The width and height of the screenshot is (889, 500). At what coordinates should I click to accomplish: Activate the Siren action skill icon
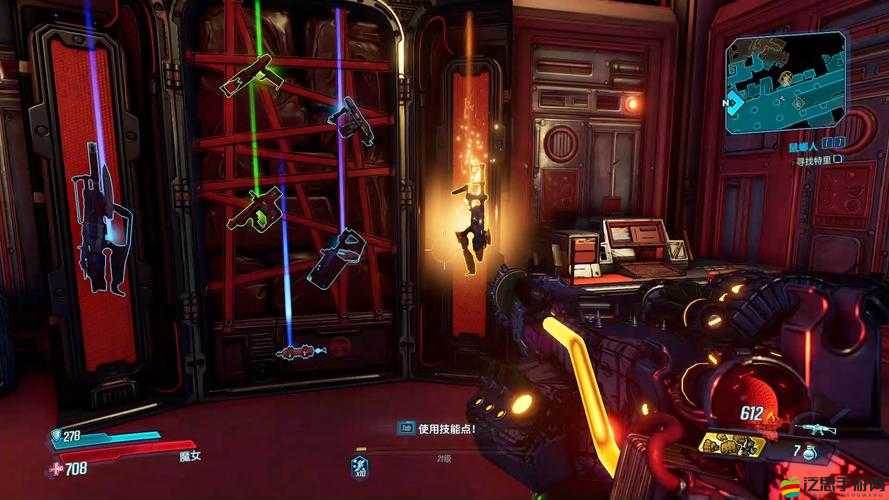click(359, 466)
